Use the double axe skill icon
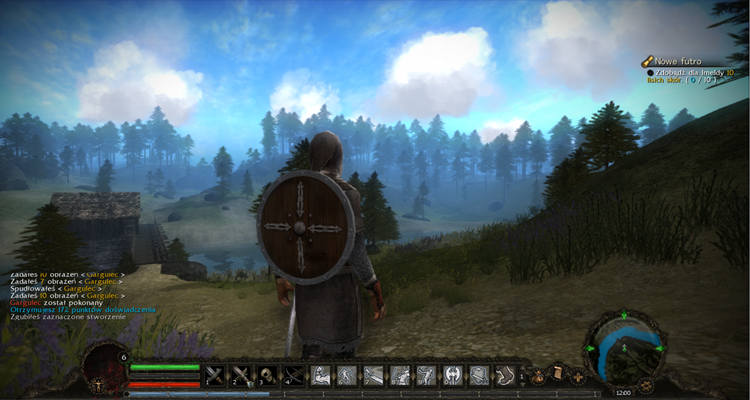 452,376
